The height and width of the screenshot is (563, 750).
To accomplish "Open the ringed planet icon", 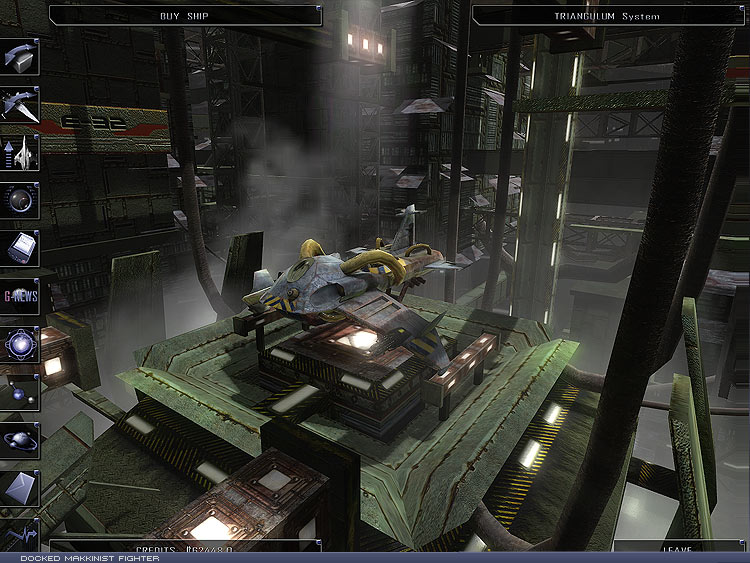I will tap(19, 438).
